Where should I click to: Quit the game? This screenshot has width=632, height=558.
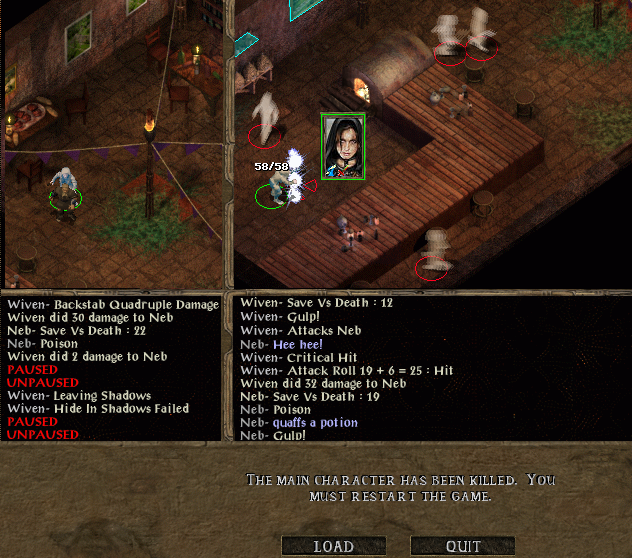tap(463, 546)
